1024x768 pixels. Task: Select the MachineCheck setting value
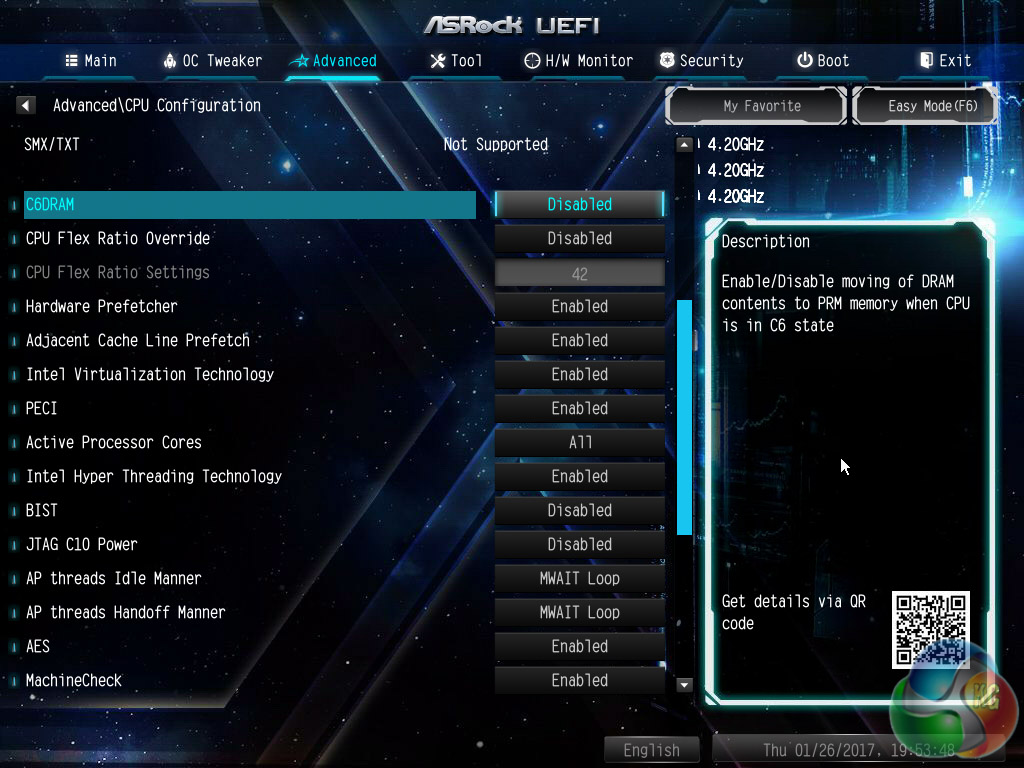coord(579,681)
